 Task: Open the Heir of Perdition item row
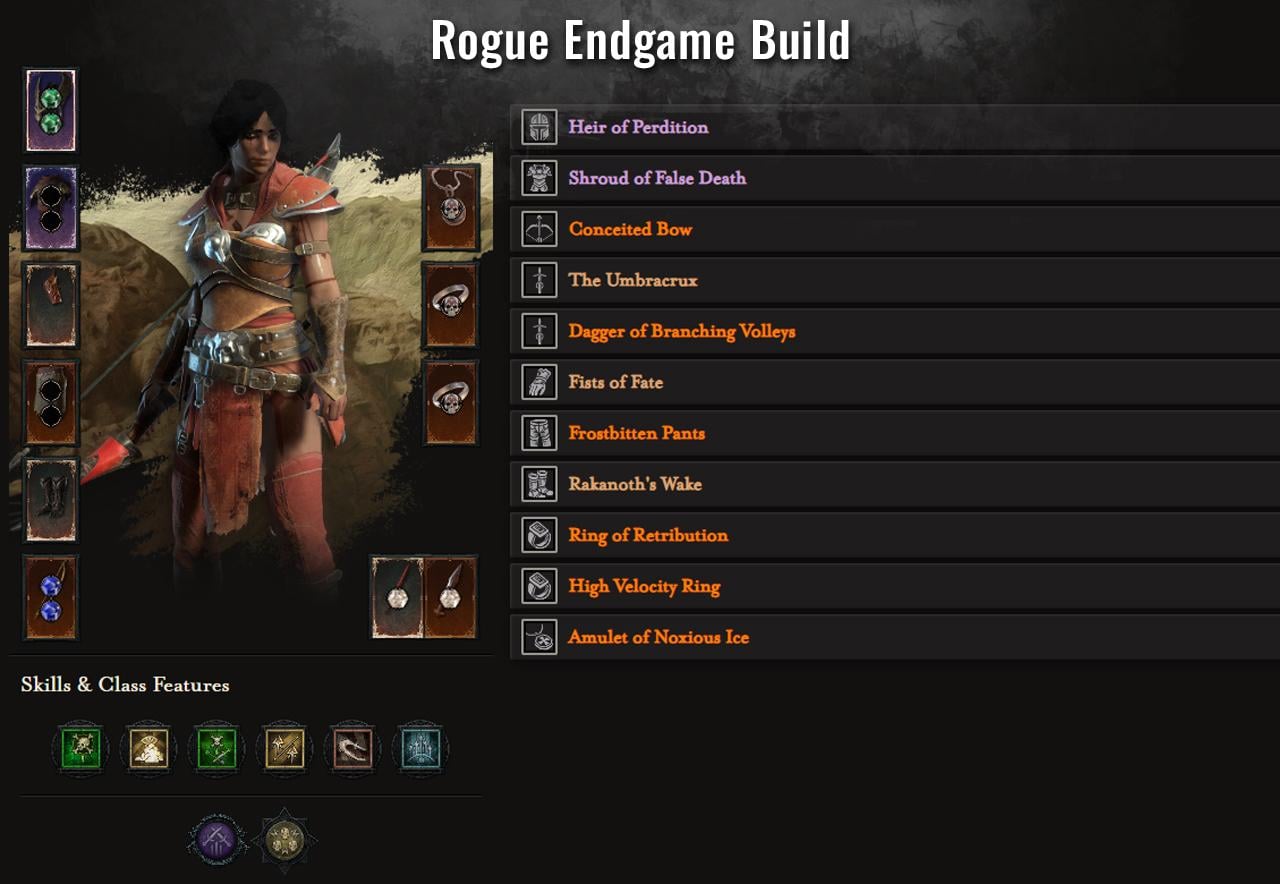tap(638, 128)
